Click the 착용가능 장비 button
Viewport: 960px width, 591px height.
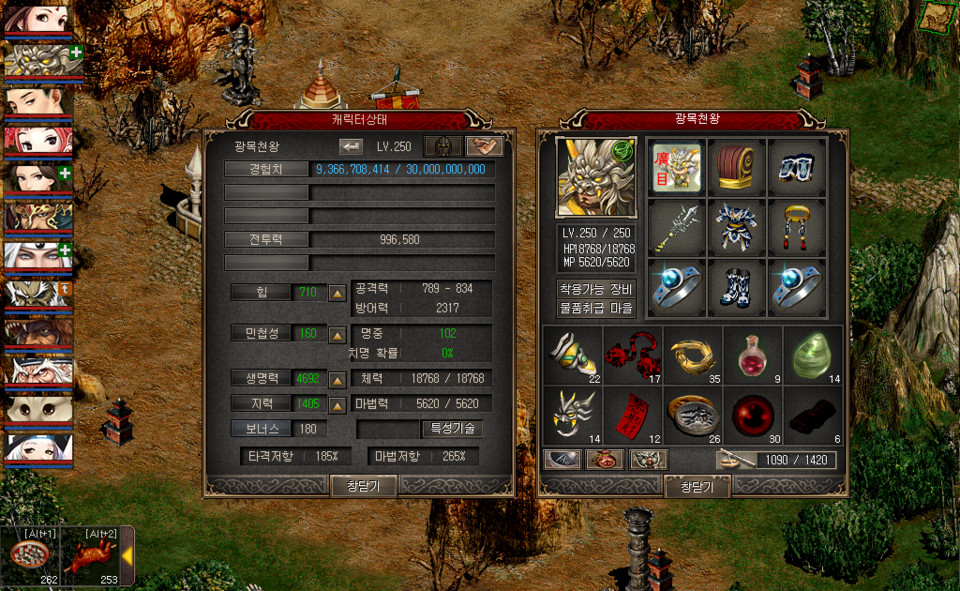pyautogui.click(x=596, y=289)
